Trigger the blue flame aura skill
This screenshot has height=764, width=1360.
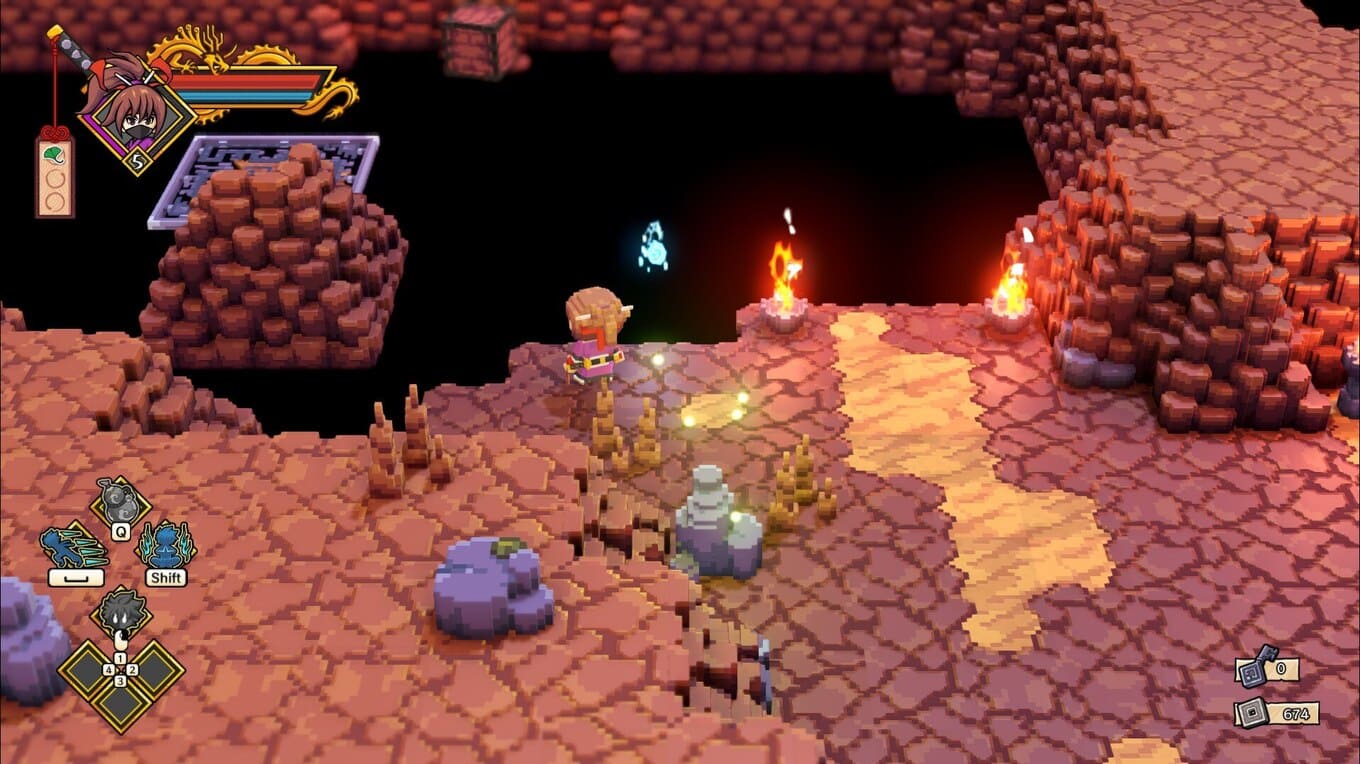(x=166, y=546)
